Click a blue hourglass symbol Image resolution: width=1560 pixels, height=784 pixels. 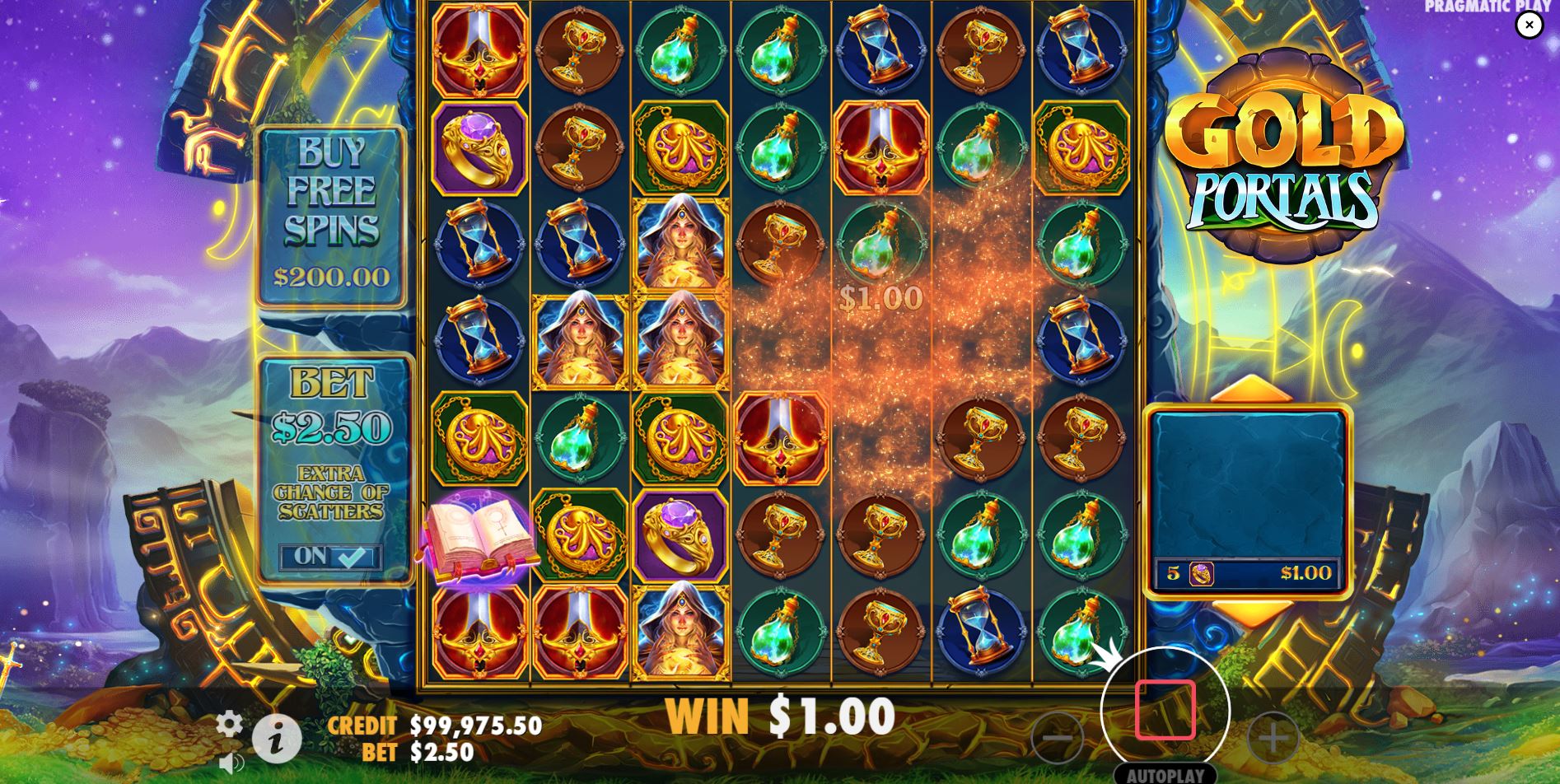880,49
